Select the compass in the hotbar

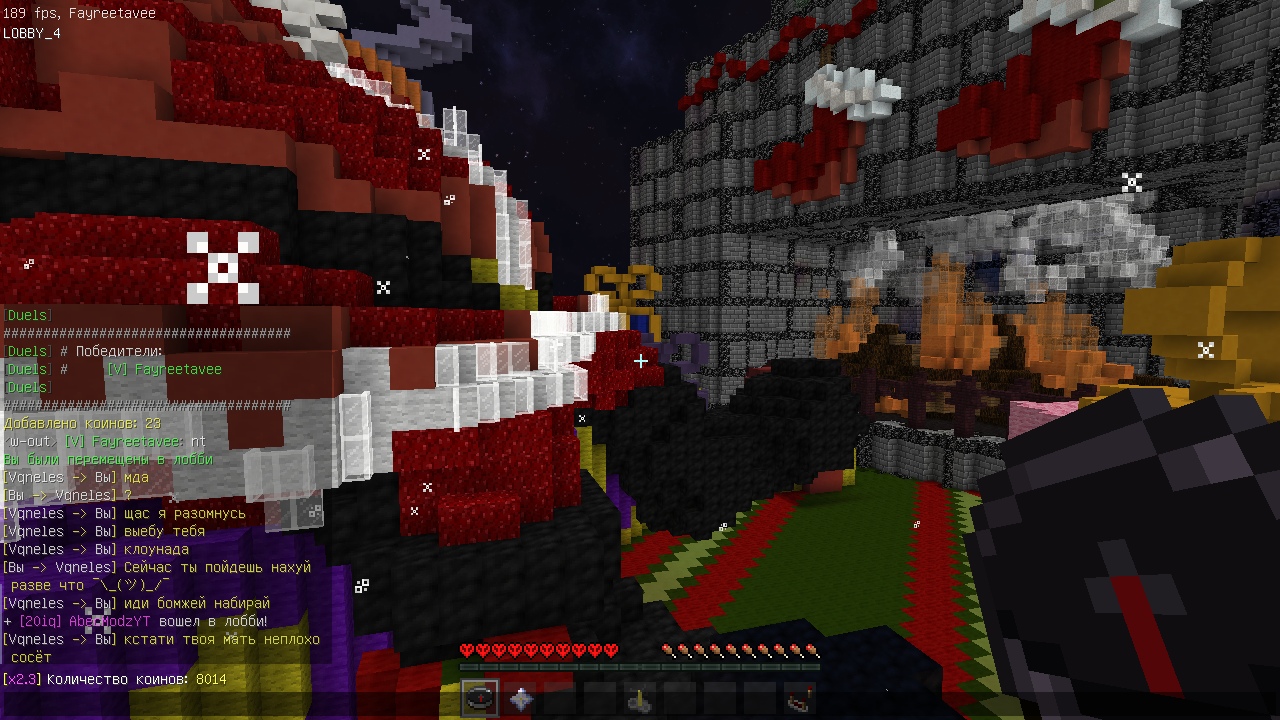[480, 699]
